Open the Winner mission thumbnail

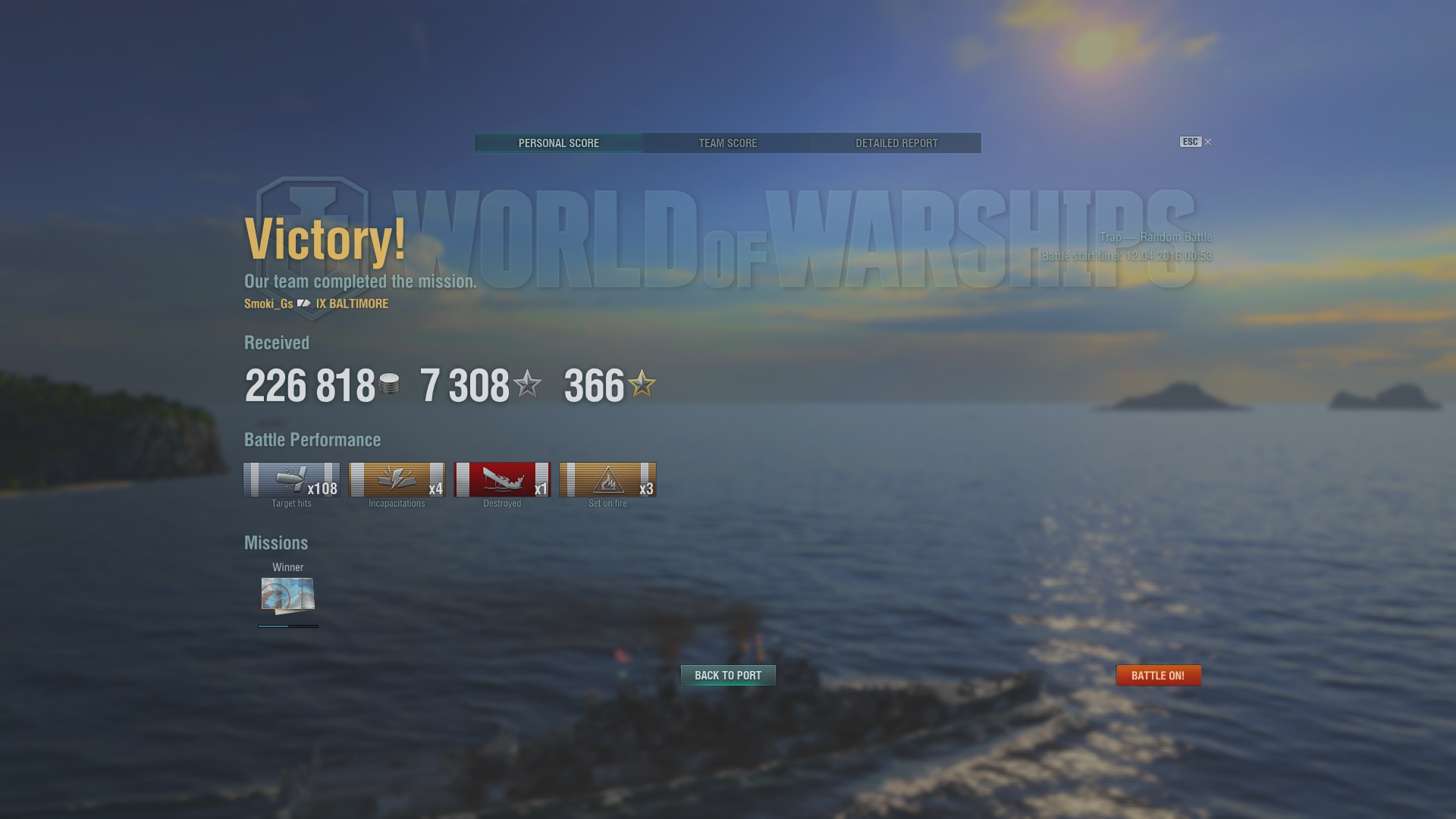[288, 595]
